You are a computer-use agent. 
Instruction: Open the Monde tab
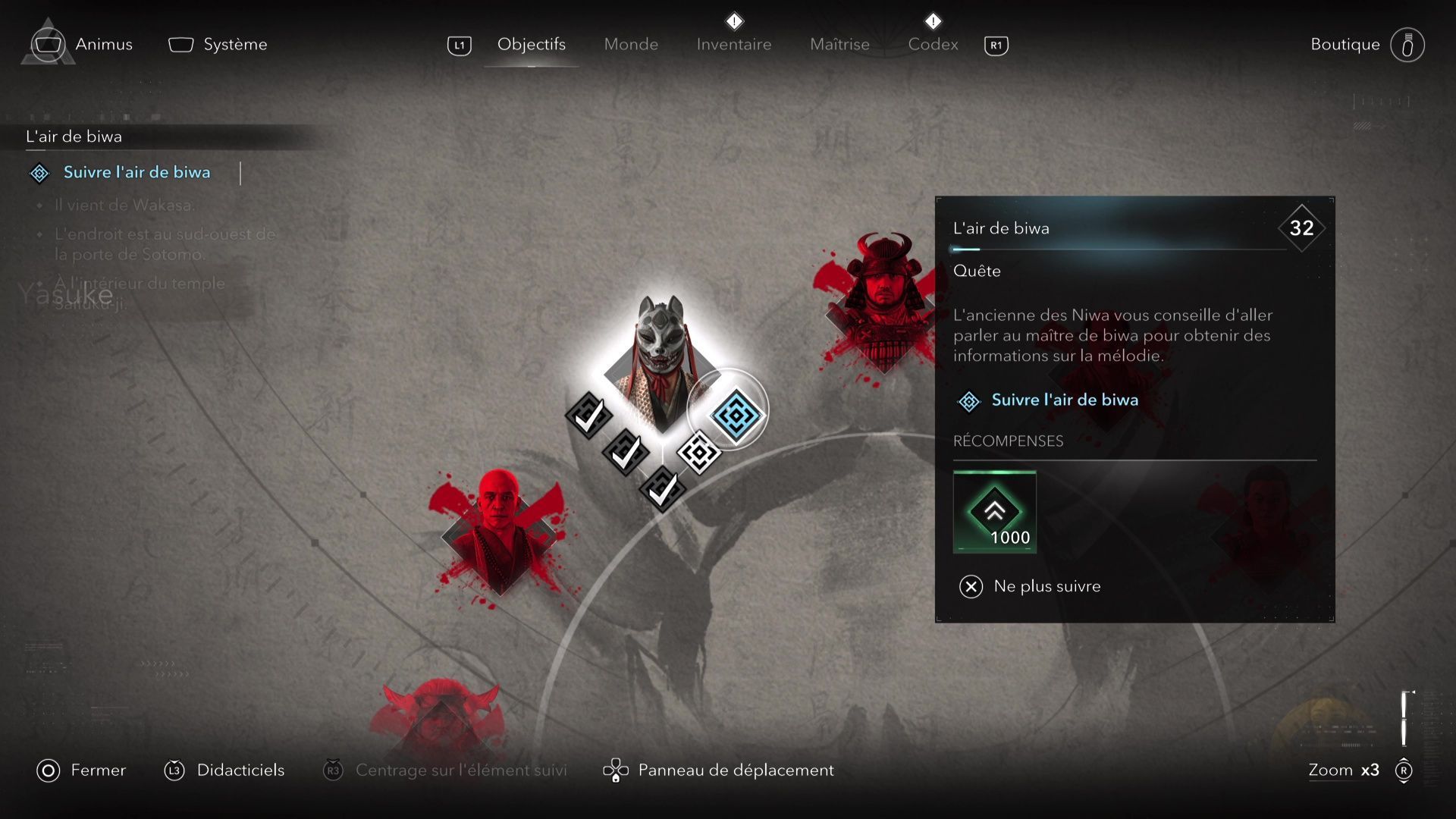click(x=631, y=44)
